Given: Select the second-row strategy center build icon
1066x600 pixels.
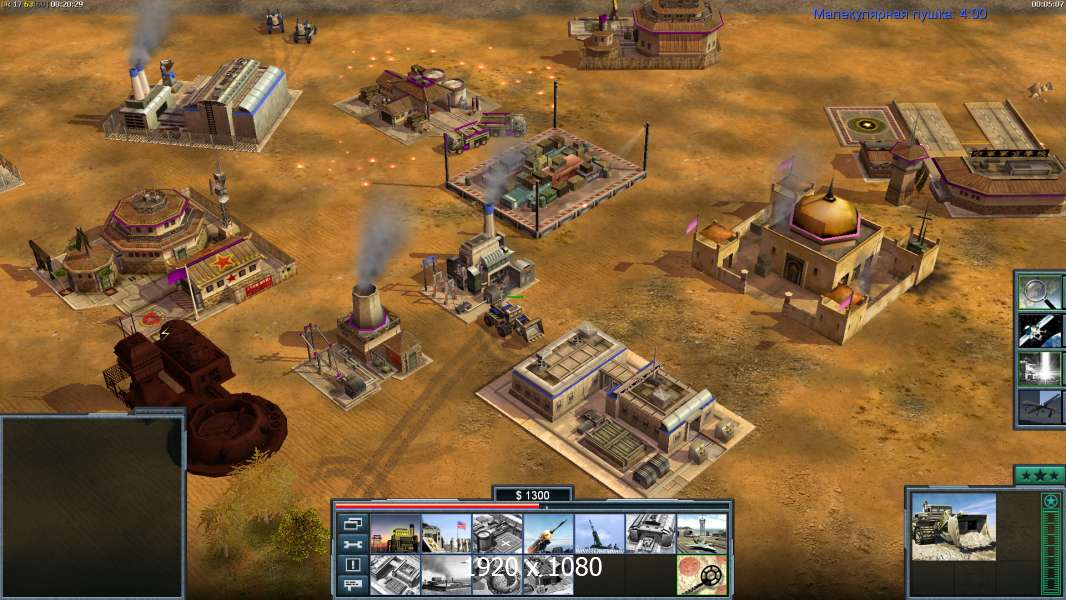Looking at the screenshot, I should (395, 575).
